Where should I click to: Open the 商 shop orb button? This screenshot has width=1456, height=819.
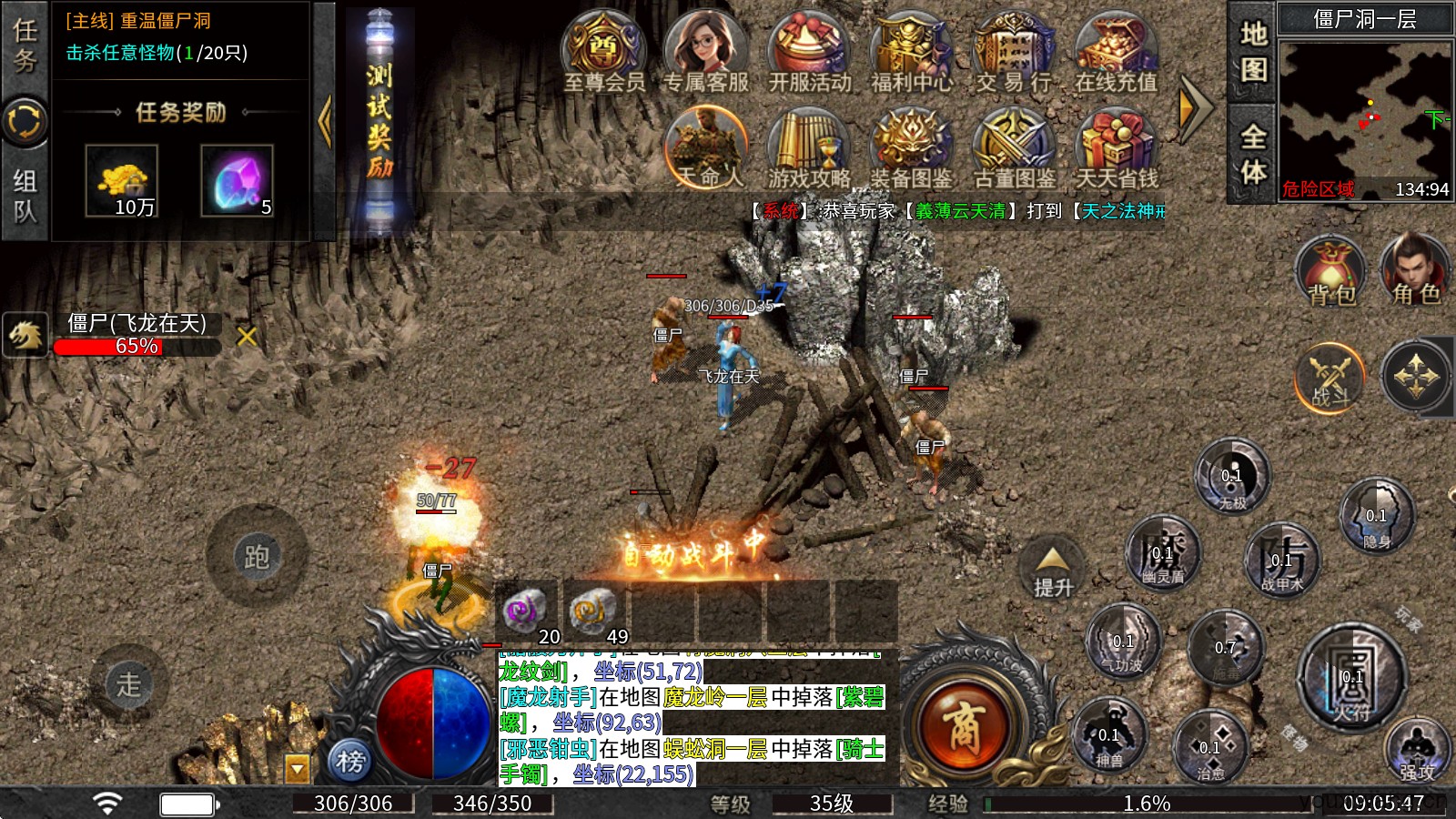(962, 728)
